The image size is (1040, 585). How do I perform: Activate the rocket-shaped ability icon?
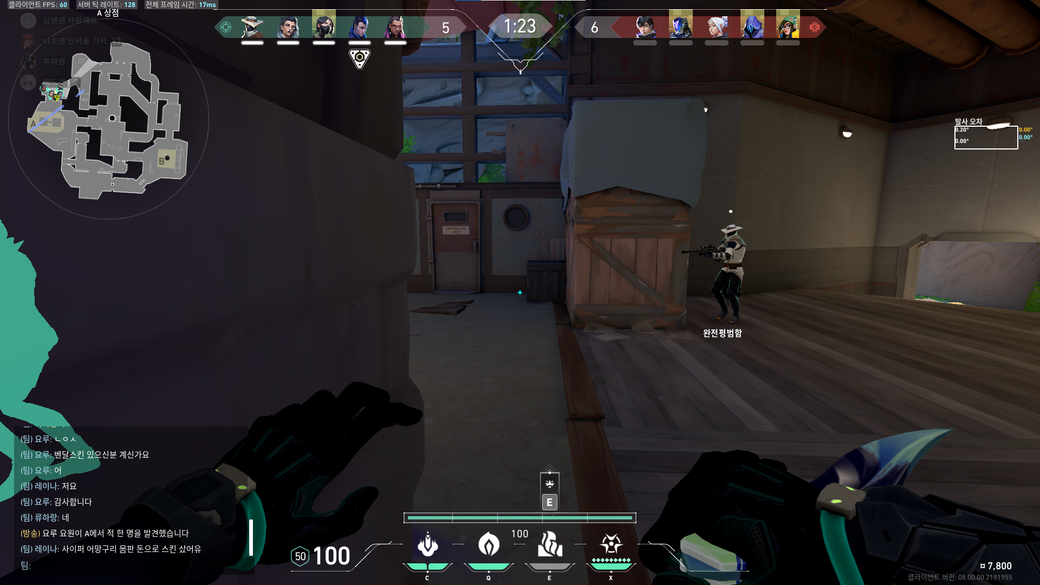427,545
